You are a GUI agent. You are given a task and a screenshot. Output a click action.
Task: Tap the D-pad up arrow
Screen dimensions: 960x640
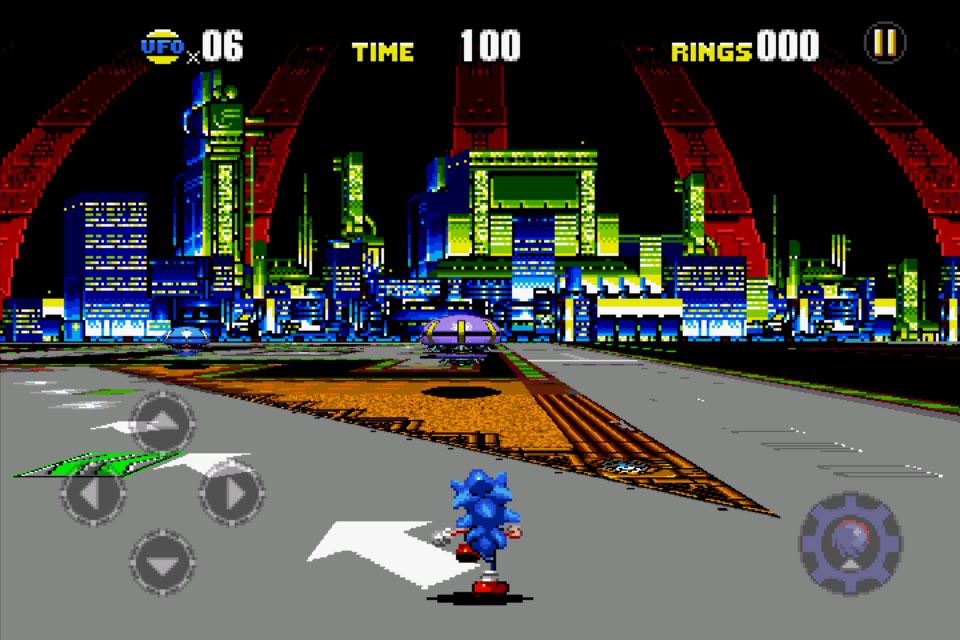162,422
